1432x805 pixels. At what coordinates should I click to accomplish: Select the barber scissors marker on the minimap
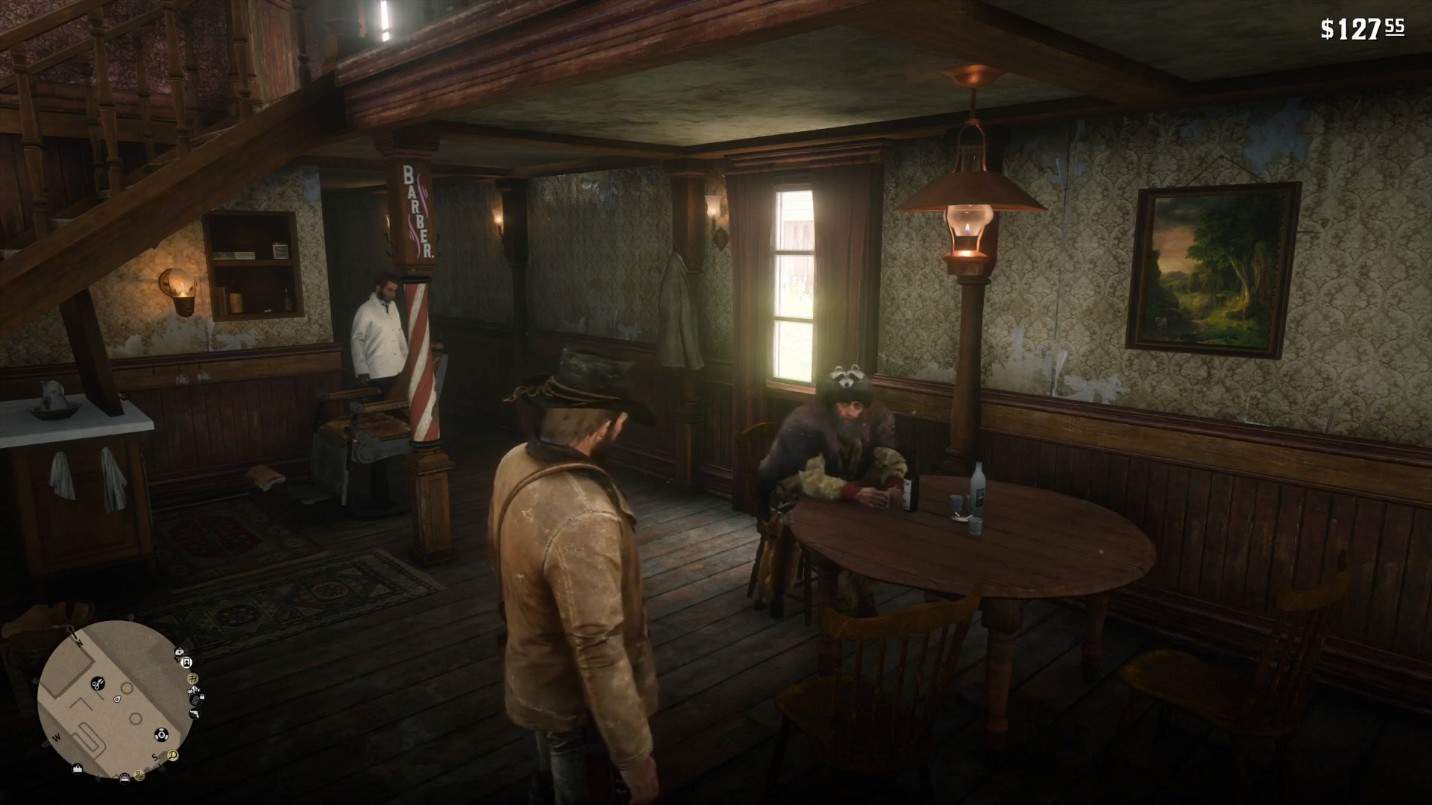98,684
